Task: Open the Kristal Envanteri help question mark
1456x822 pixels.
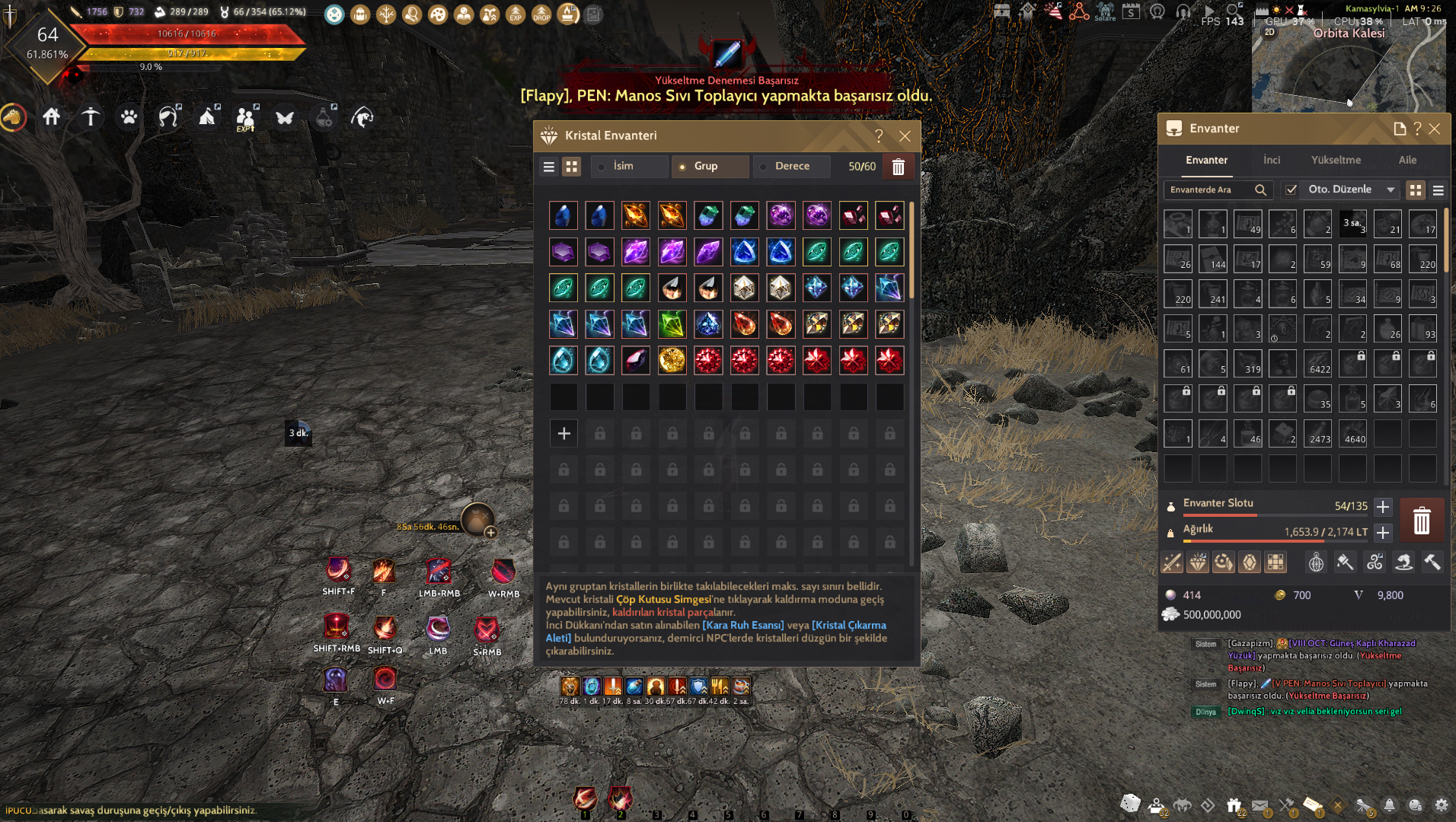Action: [879, 136]
